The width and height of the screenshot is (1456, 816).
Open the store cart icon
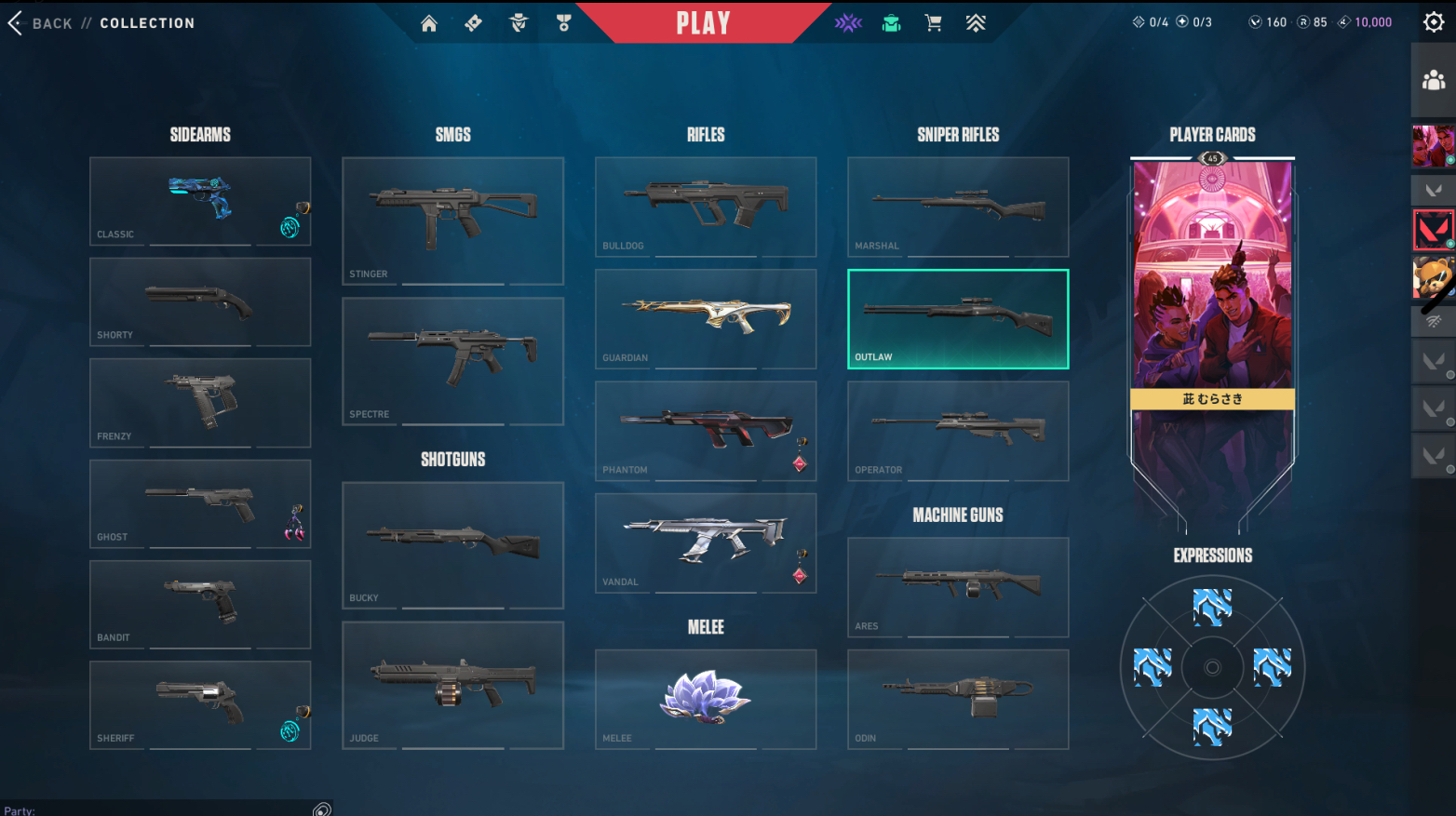(x=933, y=23)
